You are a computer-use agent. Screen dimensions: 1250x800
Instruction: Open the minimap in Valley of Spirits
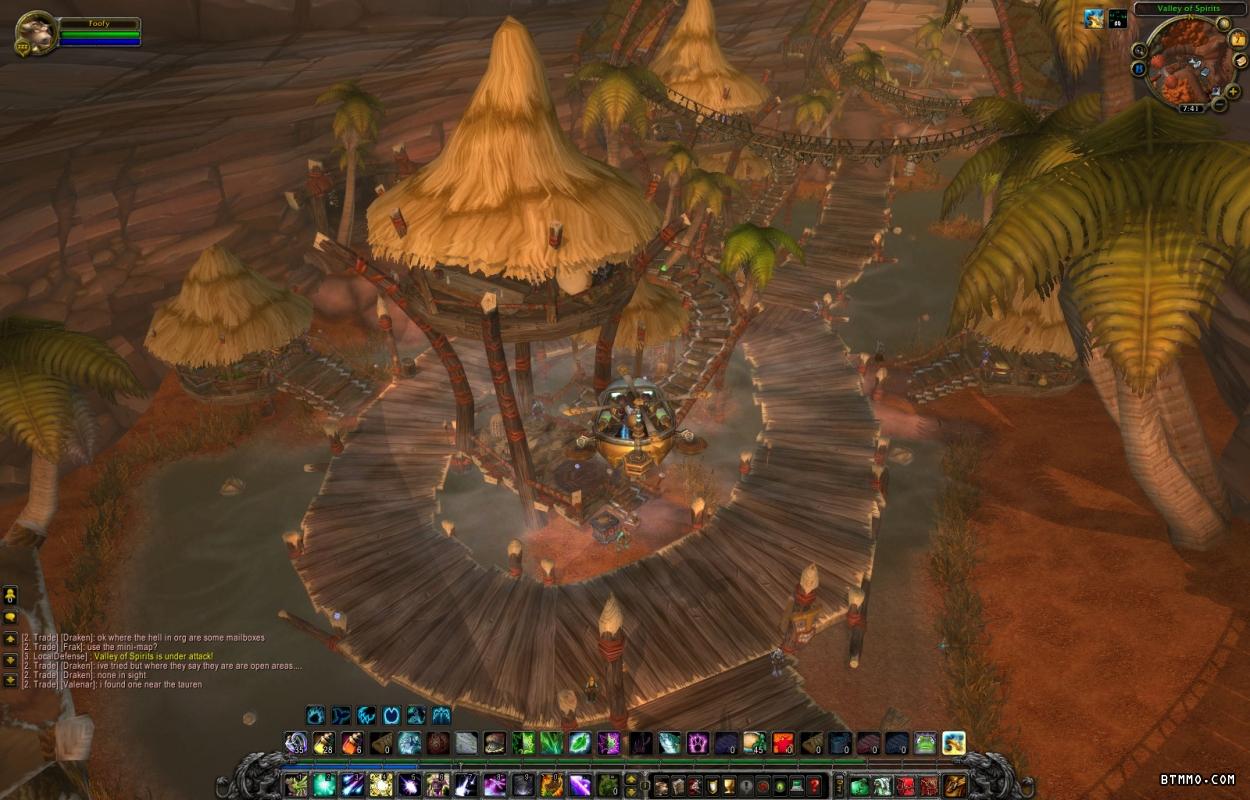1188,63
